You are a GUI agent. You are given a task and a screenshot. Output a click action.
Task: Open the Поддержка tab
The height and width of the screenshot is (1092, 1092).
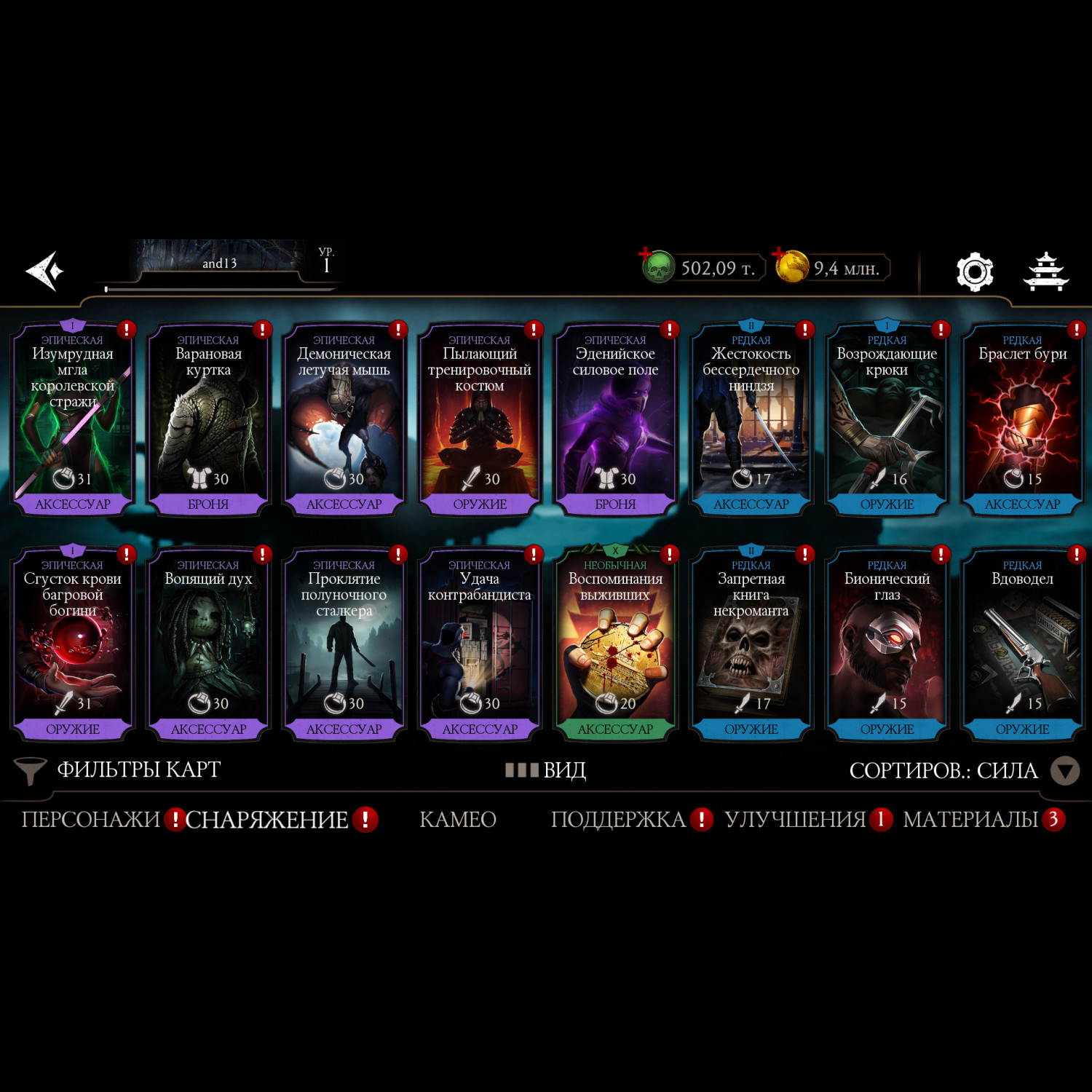point(618,820)
